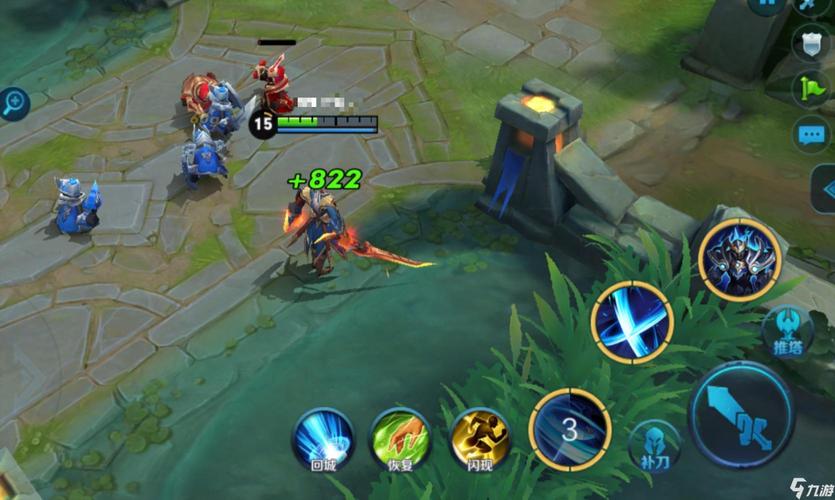Click the magnifier zoom button
The height and width of the screenshot is (500, 835).
pyautogui.click(x=14, y=101)
